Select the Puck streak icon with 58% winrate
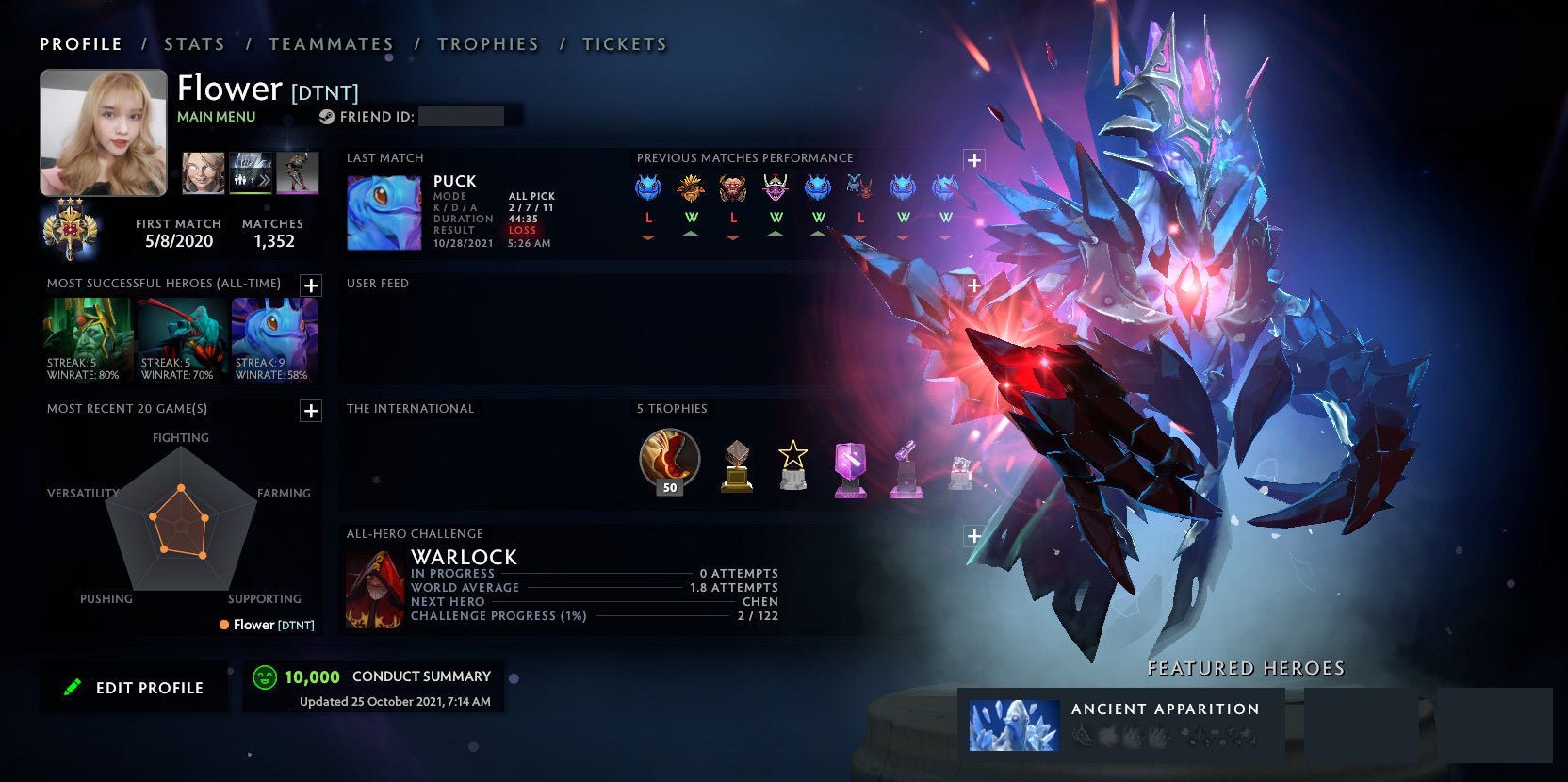Screen dimensions: 1568x782 pyautogui.click(x=274, y=336)
